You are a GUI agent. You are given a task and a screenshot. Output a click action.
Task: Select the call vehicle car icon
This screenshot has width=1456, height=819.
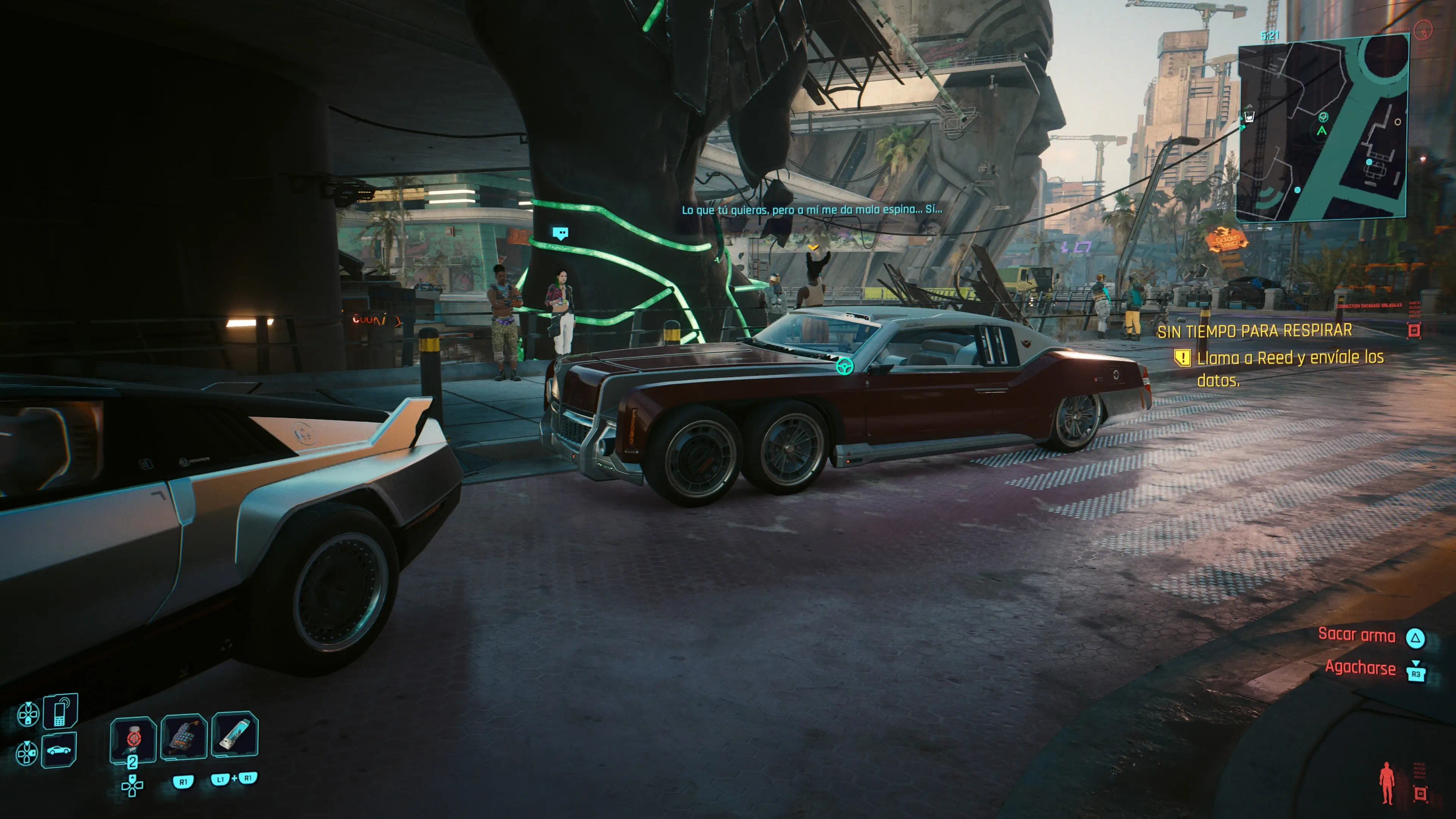pyautogui.click(x=59, y=751)
